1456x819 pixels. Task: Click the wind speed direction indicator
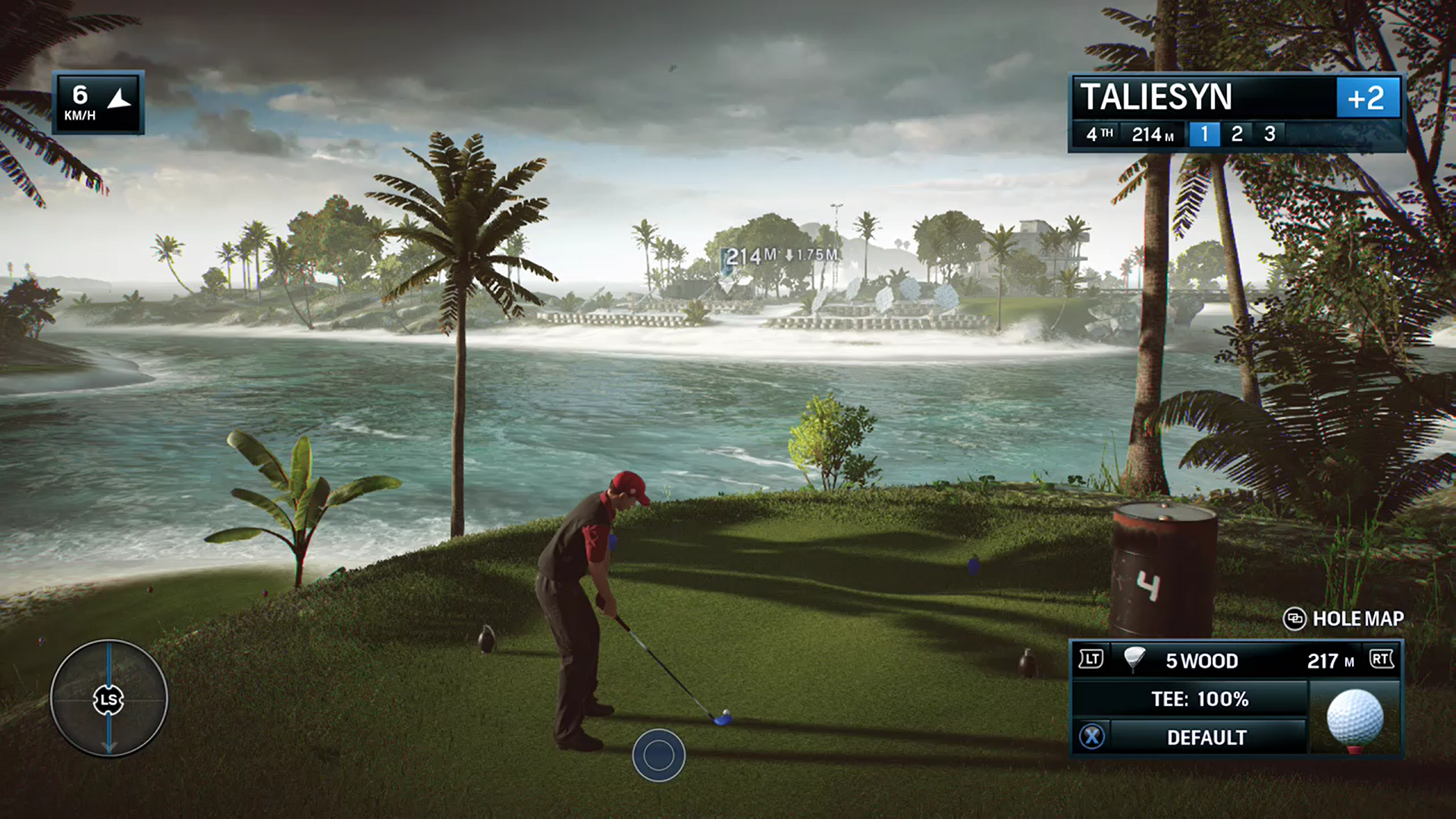coord(98,103)
